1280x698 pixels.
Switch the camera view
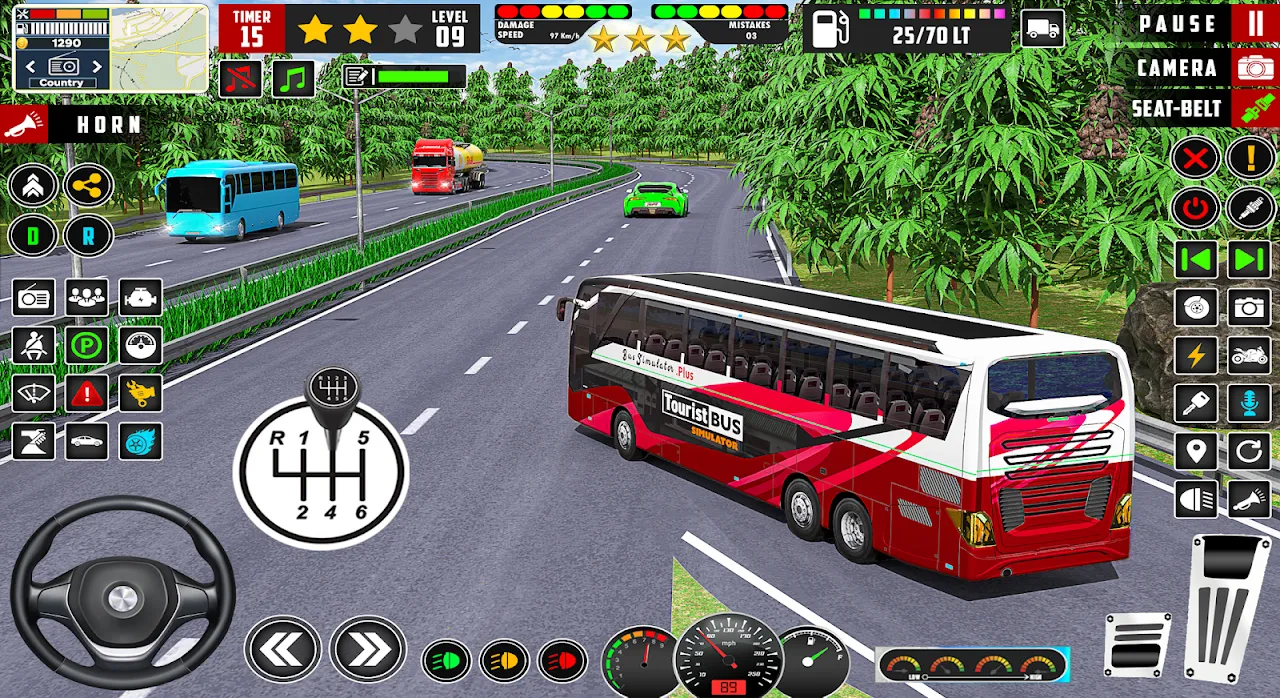pyautogui.click(x=1254, y=68)
